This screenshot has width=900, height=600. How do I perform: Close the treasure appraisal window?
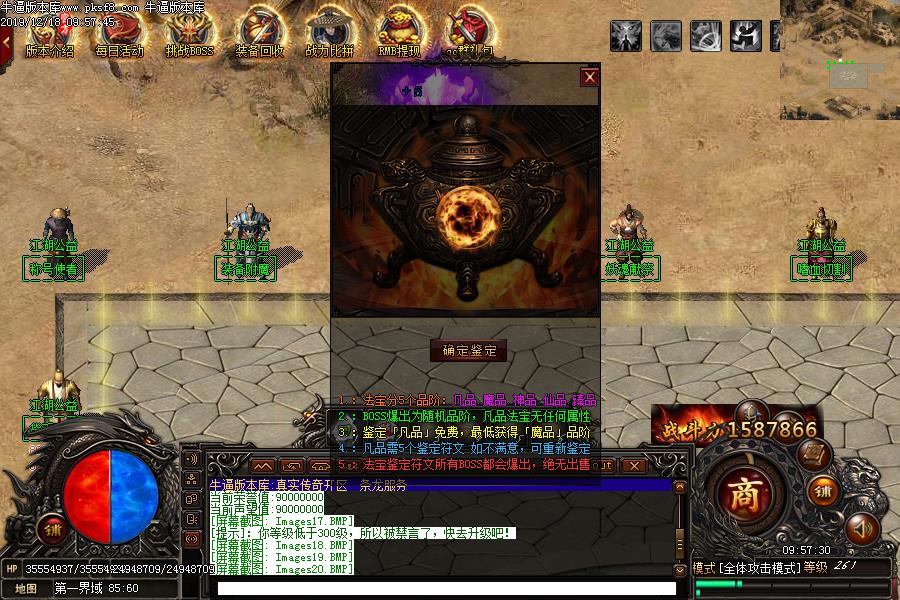(x=590, y=77)
